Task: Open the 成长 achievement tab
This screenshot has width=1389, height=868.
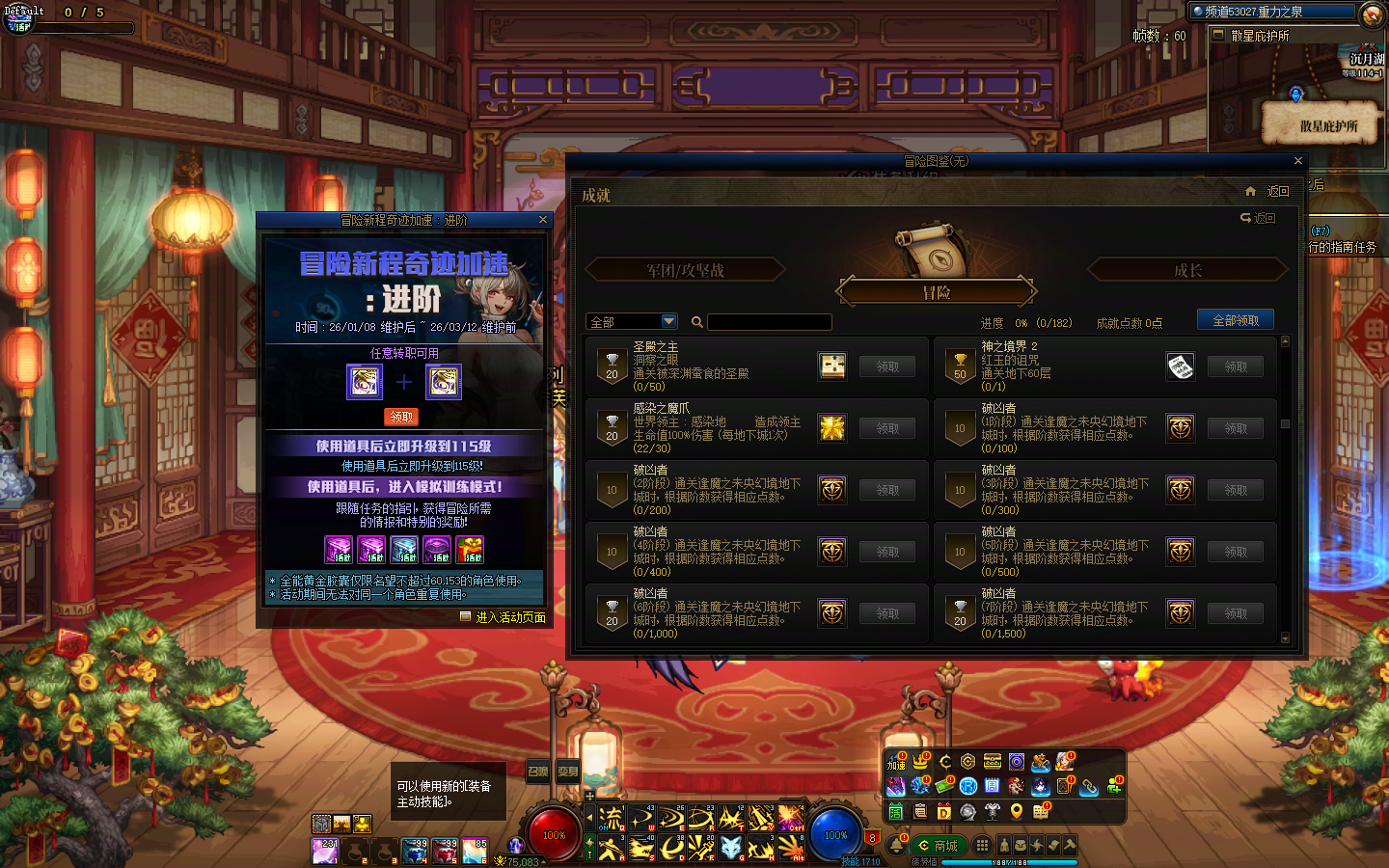Action: pos(1187,271)
